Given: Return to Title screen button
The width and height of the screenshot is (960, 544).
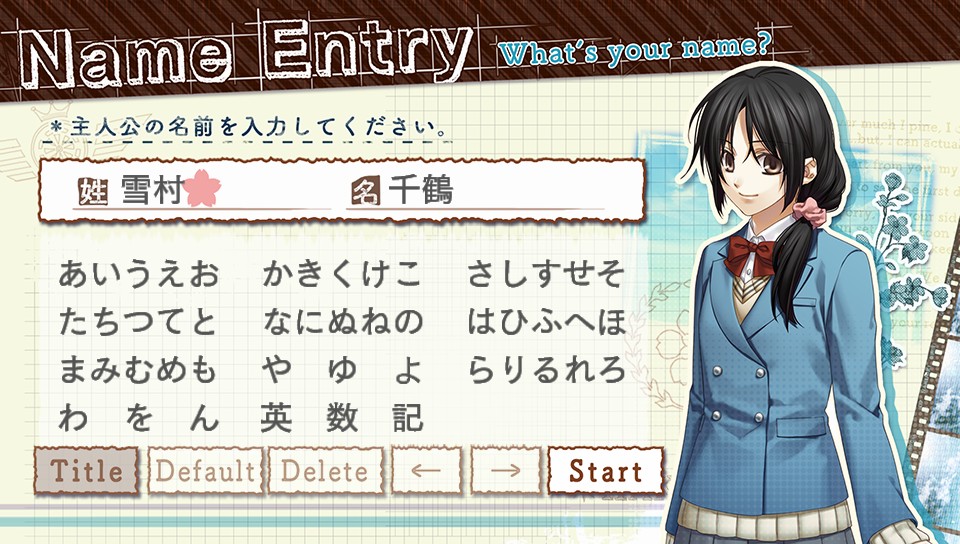Looking at the screenshot, I should [x=87, y=471].
